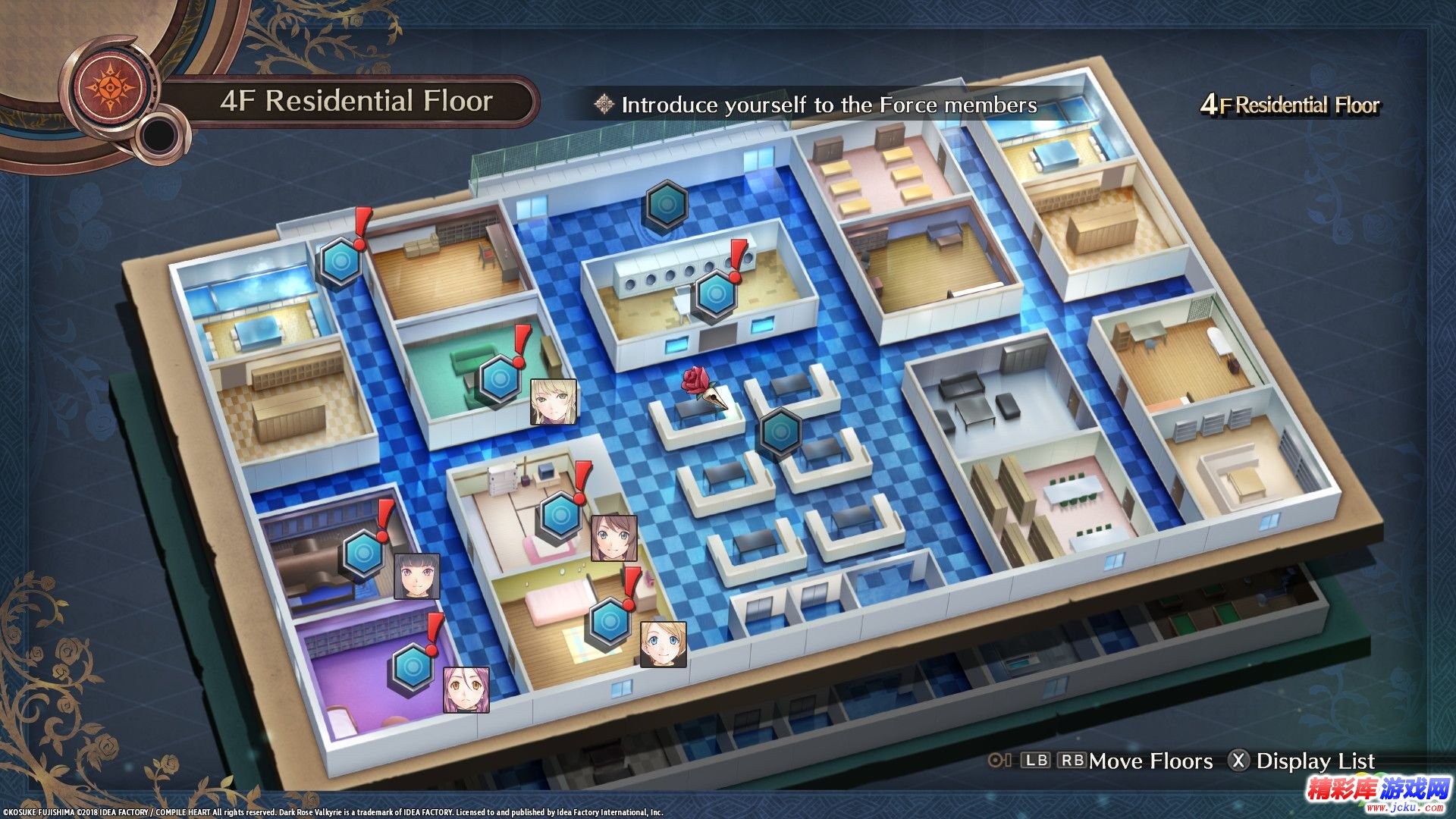The width and height of the screenshot is (1456, 819).
Task: Click the pink-haired girl's portrait
Action: pyautogui.click(x=466, y=689)
